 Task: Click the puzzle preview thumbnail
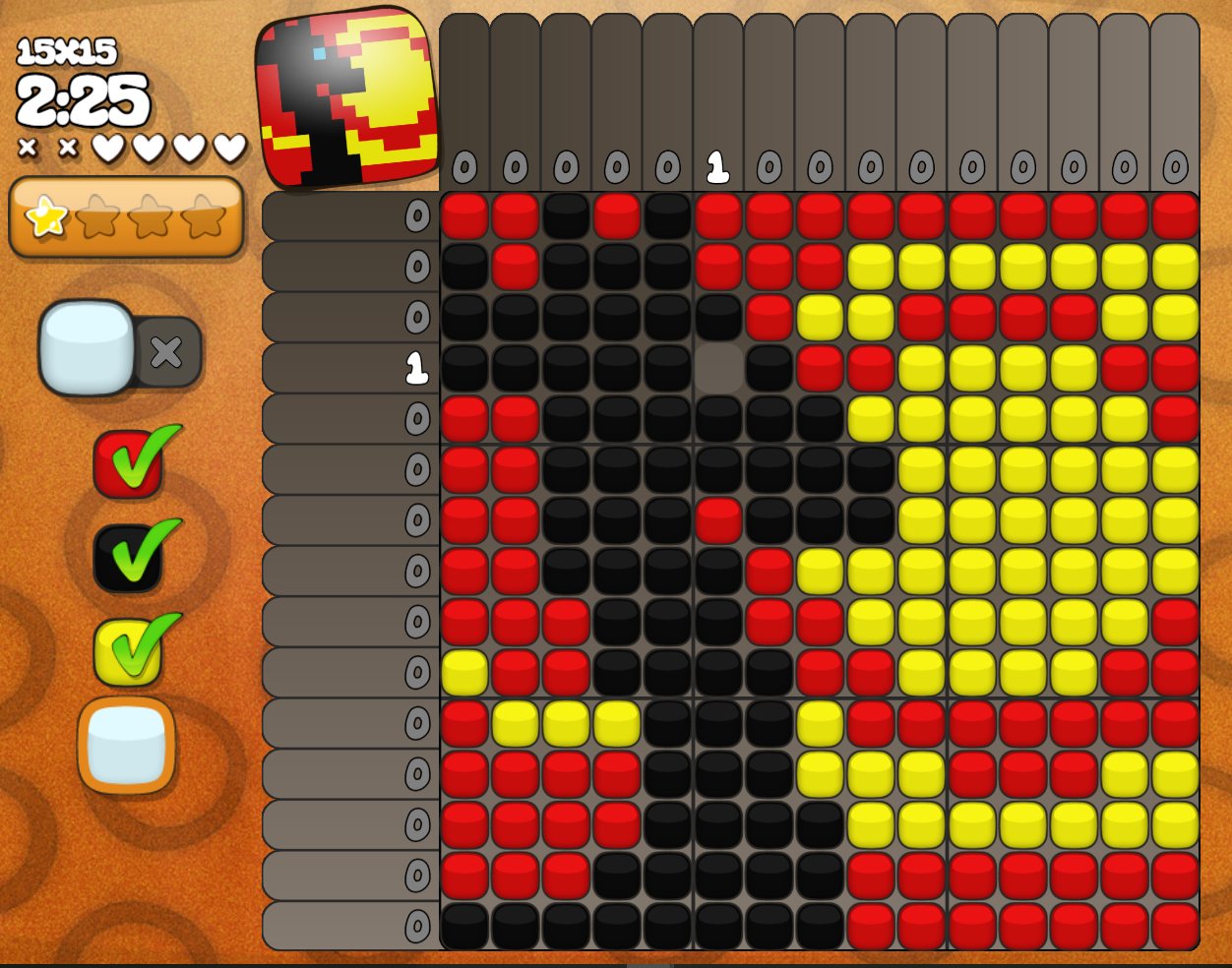[346, 96]
